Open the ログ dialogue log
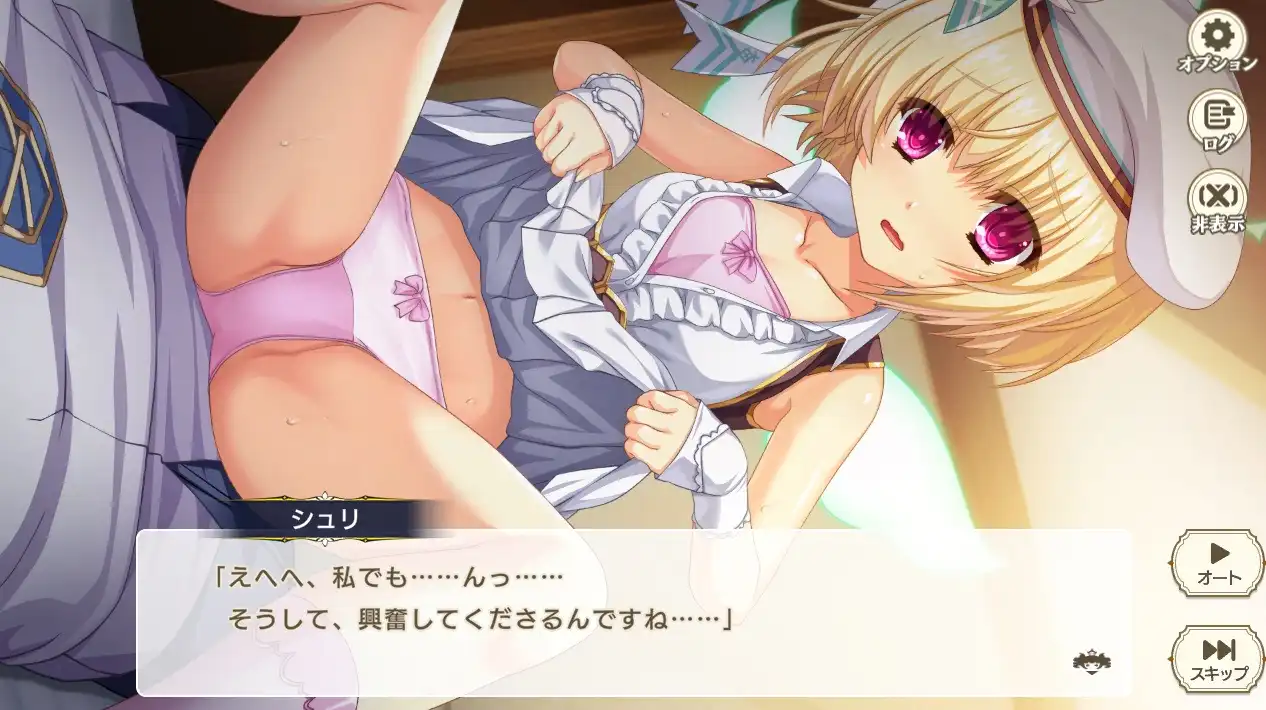The image size is (1266, 710). tap(1217, 121)
